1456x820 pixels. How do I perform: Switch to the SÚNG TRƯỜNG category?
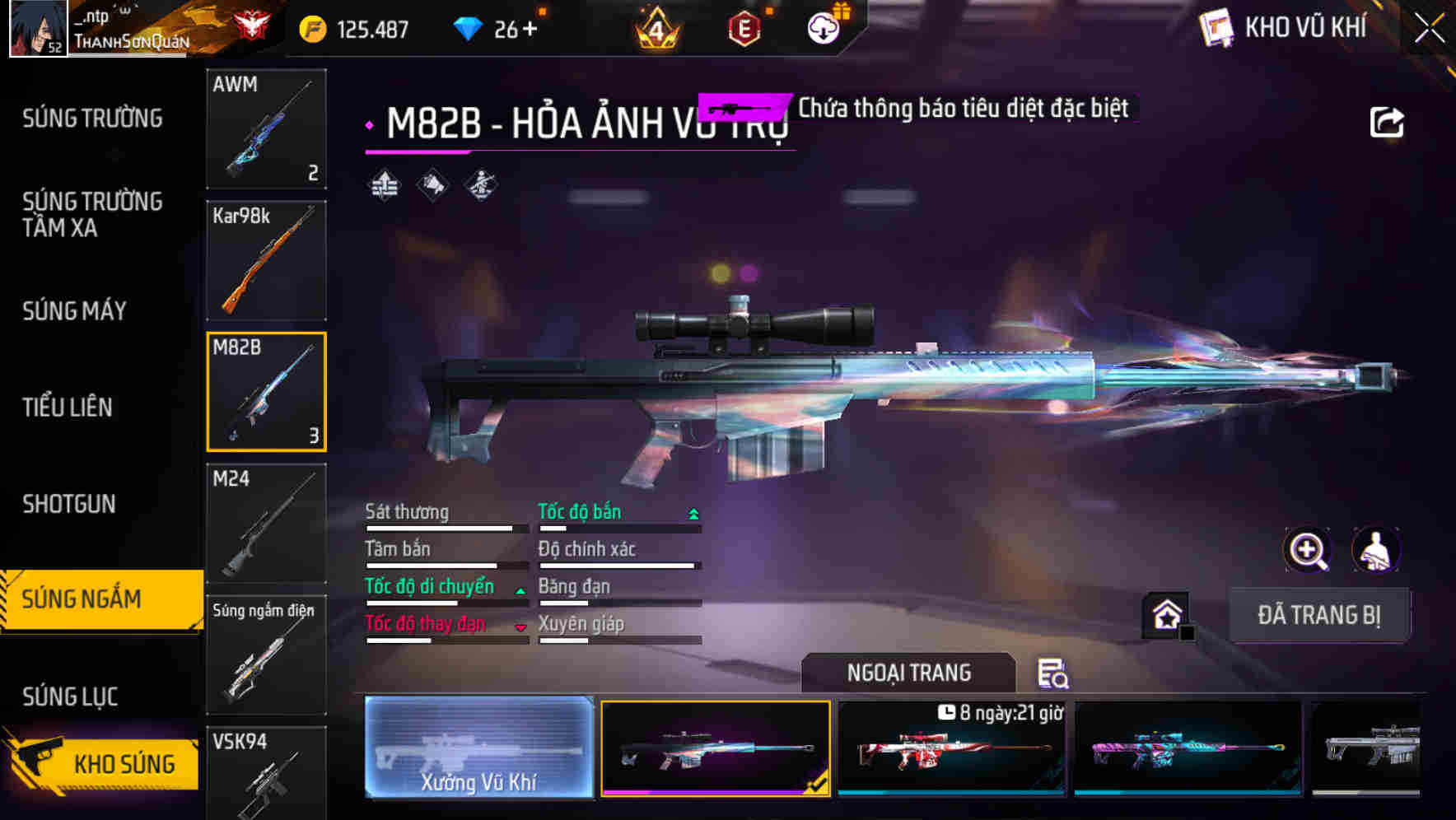(x=91, y=118)
